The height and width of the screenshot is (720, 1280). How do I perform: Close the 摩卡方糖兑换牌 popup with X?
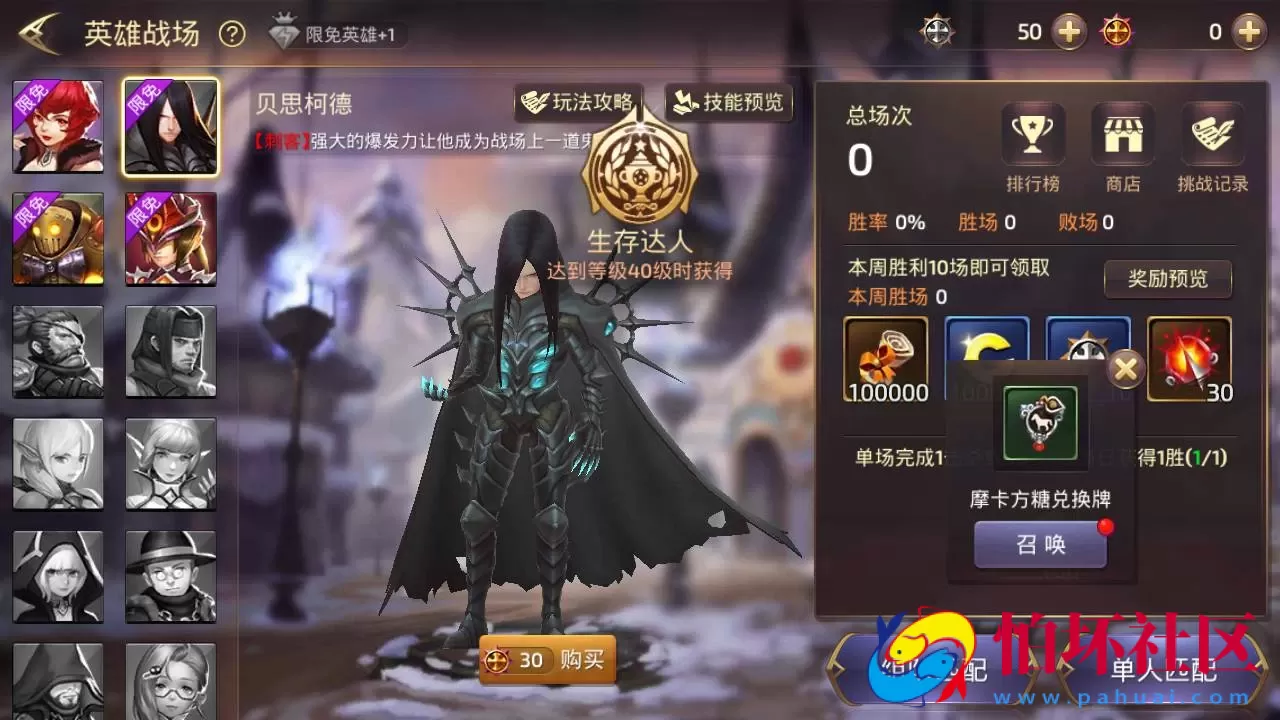point(1127,368)
